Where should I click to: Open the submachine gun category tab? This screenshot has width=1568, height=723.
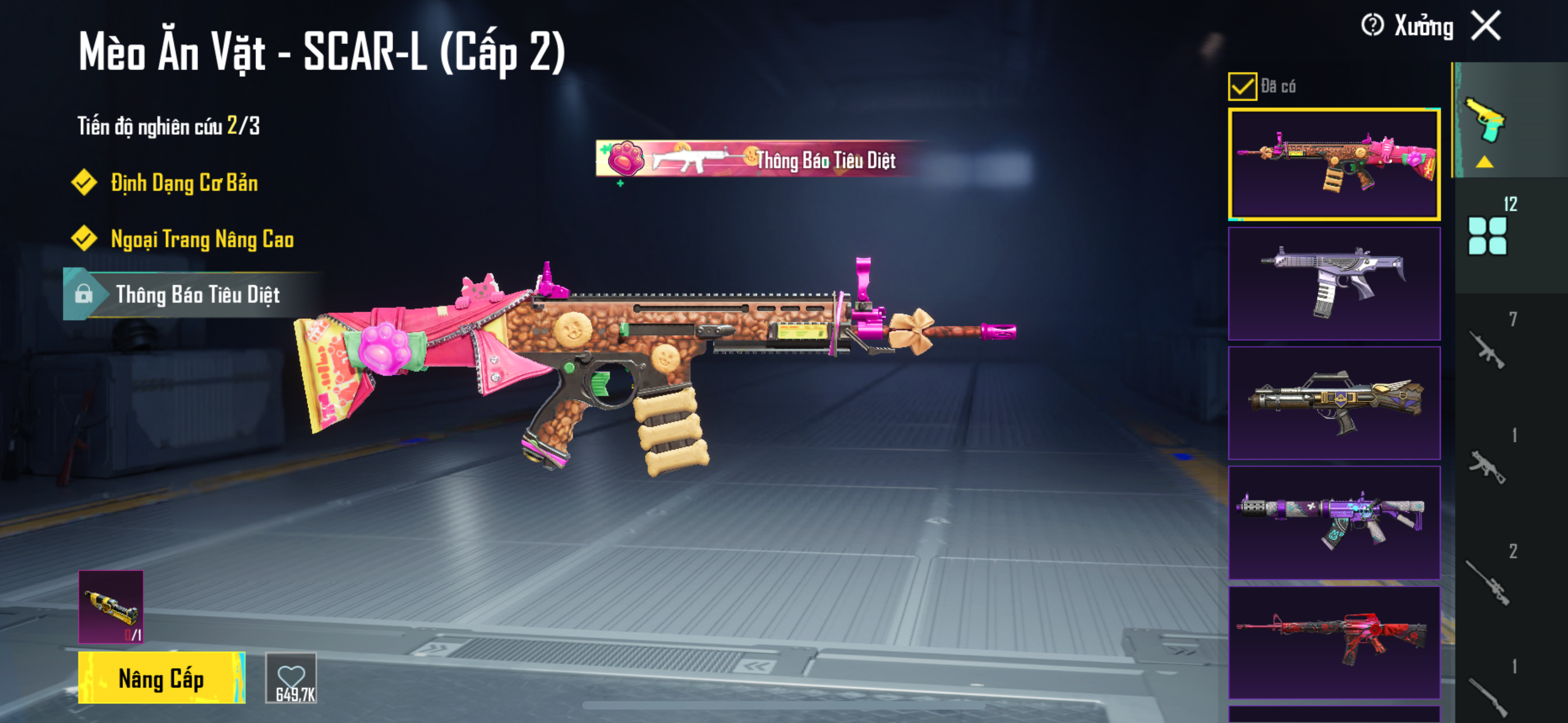pyautogui.click(x=1487, y=466)
